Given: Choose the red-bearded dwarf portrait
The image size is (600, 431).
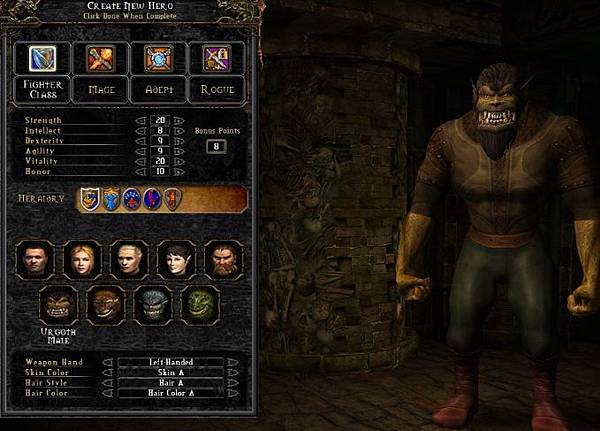Looking at the screenshot, I should tap(223, 260).
